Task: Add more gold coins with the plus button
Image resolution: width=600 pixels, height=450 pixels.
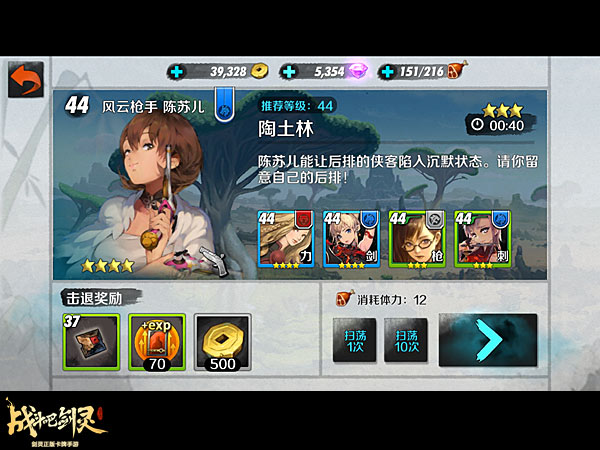Action: click(x=178, y=71)
